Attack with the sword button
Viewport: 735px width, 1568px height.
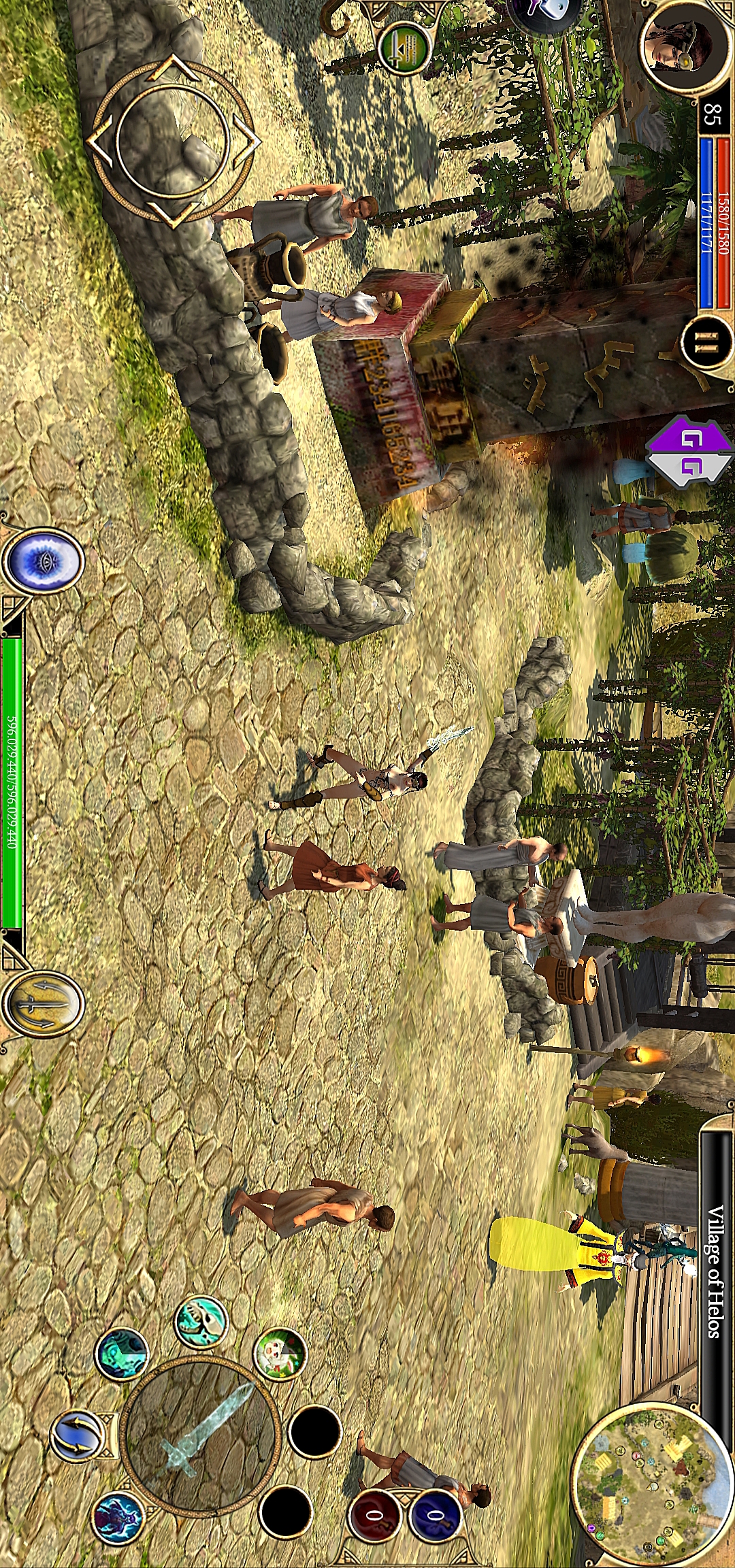(x=200, y=1432)
